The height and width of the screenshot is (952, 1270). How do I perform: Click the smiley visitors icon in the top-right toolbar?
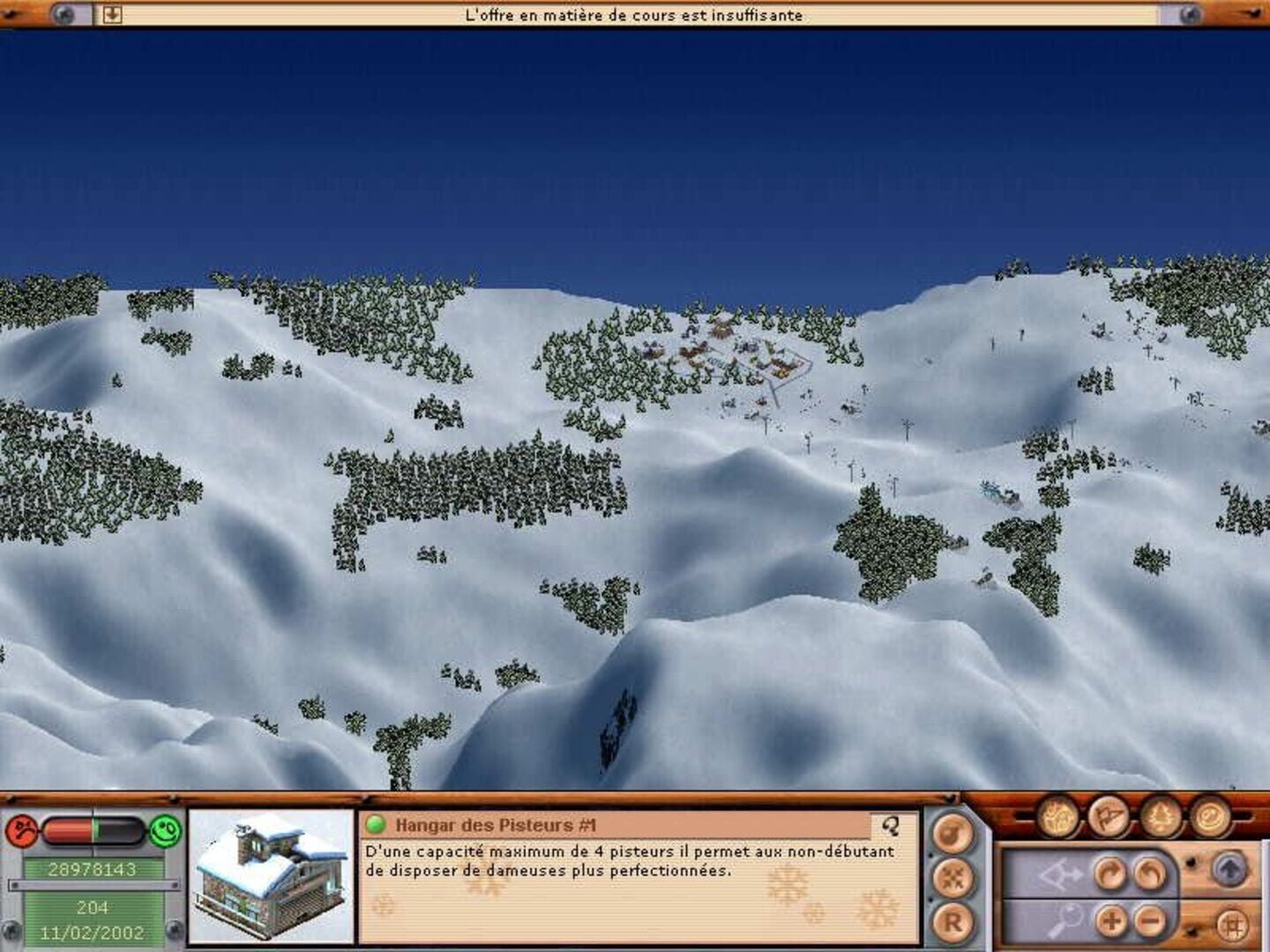1213,820
